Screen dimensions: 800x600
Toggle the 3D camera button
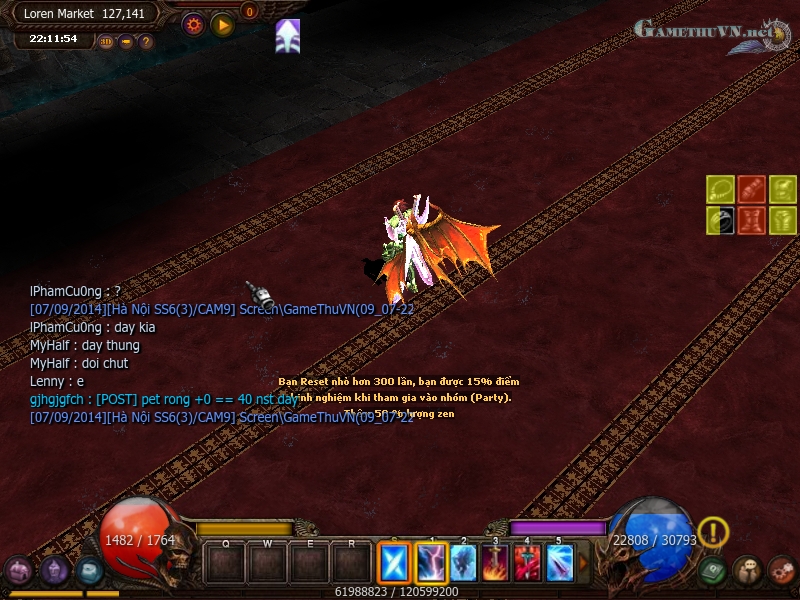[x=107, y=42]
